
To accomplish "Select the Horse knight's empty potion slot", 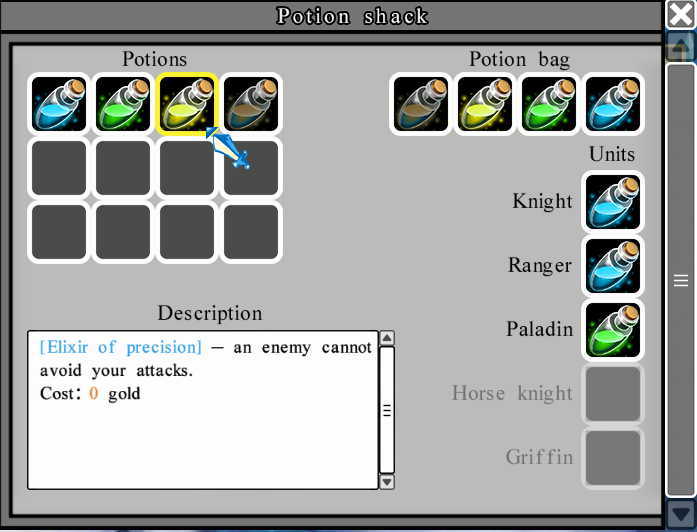I will (x=613, y=393).
